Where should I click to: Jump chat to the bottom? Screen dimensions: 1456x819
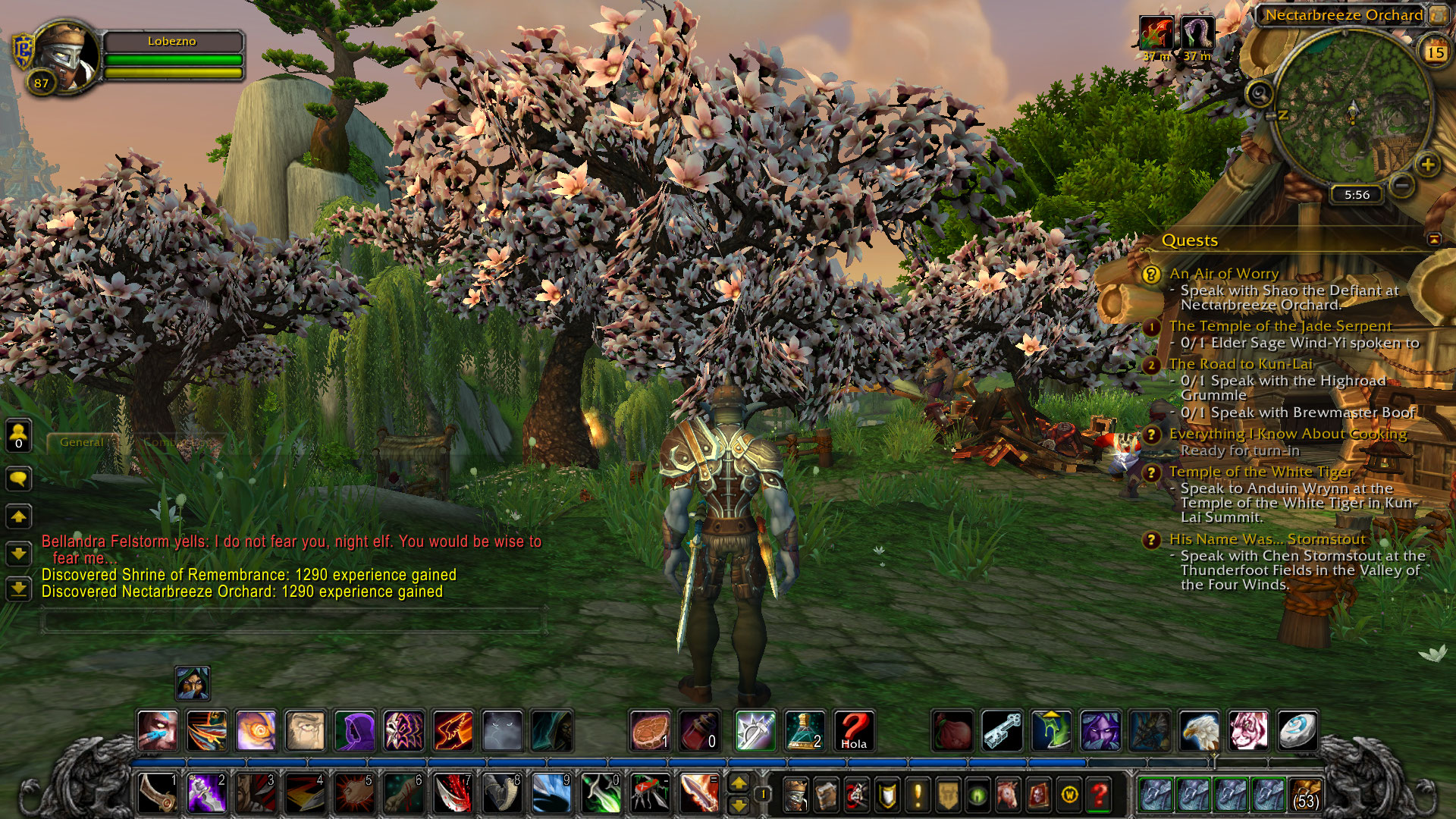(x=19, y=588)
